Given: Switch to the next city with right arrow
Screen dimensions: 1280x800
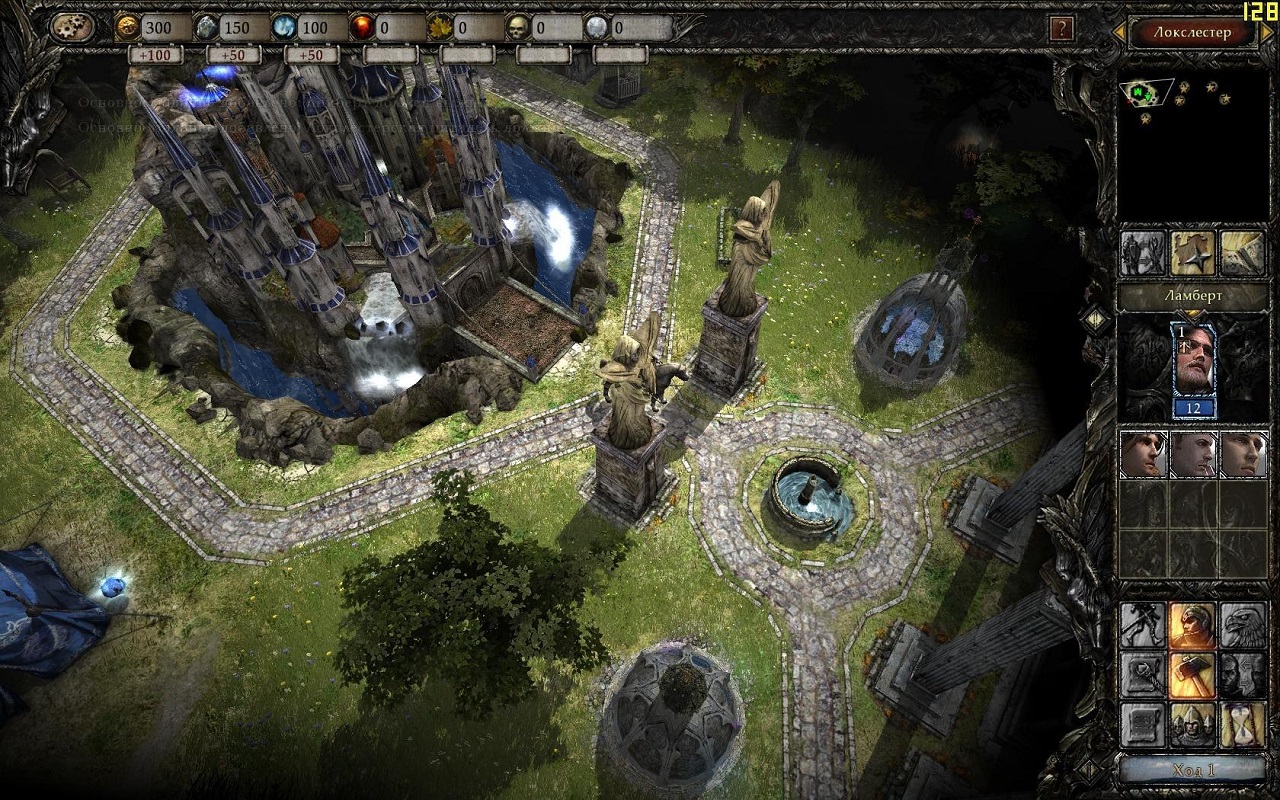Looking at the screenshot, I should (1266, 33).
